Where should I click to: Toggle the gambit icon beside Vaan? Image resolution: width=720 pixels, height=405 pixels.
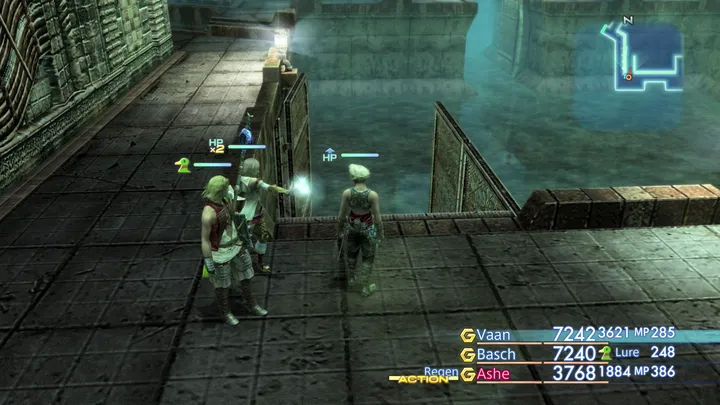pos(467,335)
